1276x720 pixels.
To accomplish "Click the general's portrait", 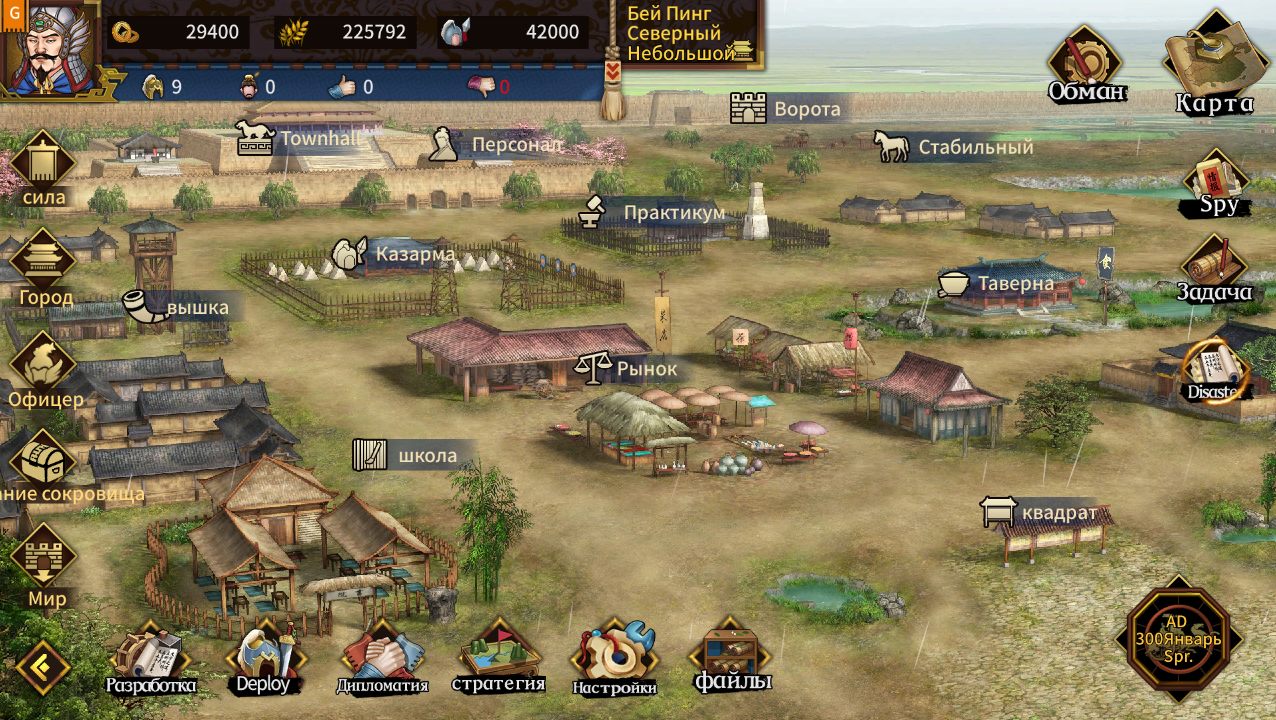I will [48, 48].
